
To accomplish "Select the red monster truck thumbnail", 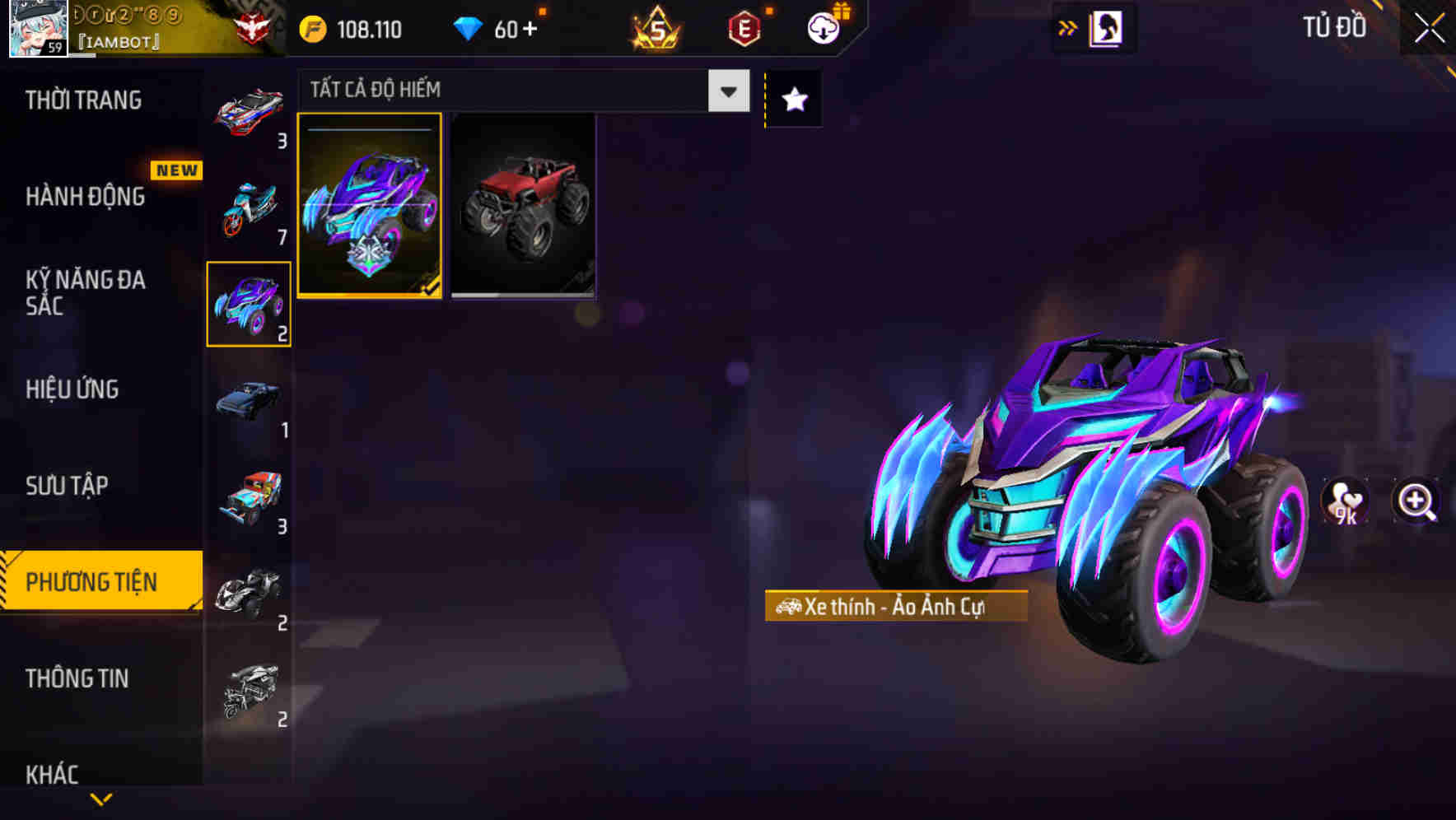I will pos(525,205).
